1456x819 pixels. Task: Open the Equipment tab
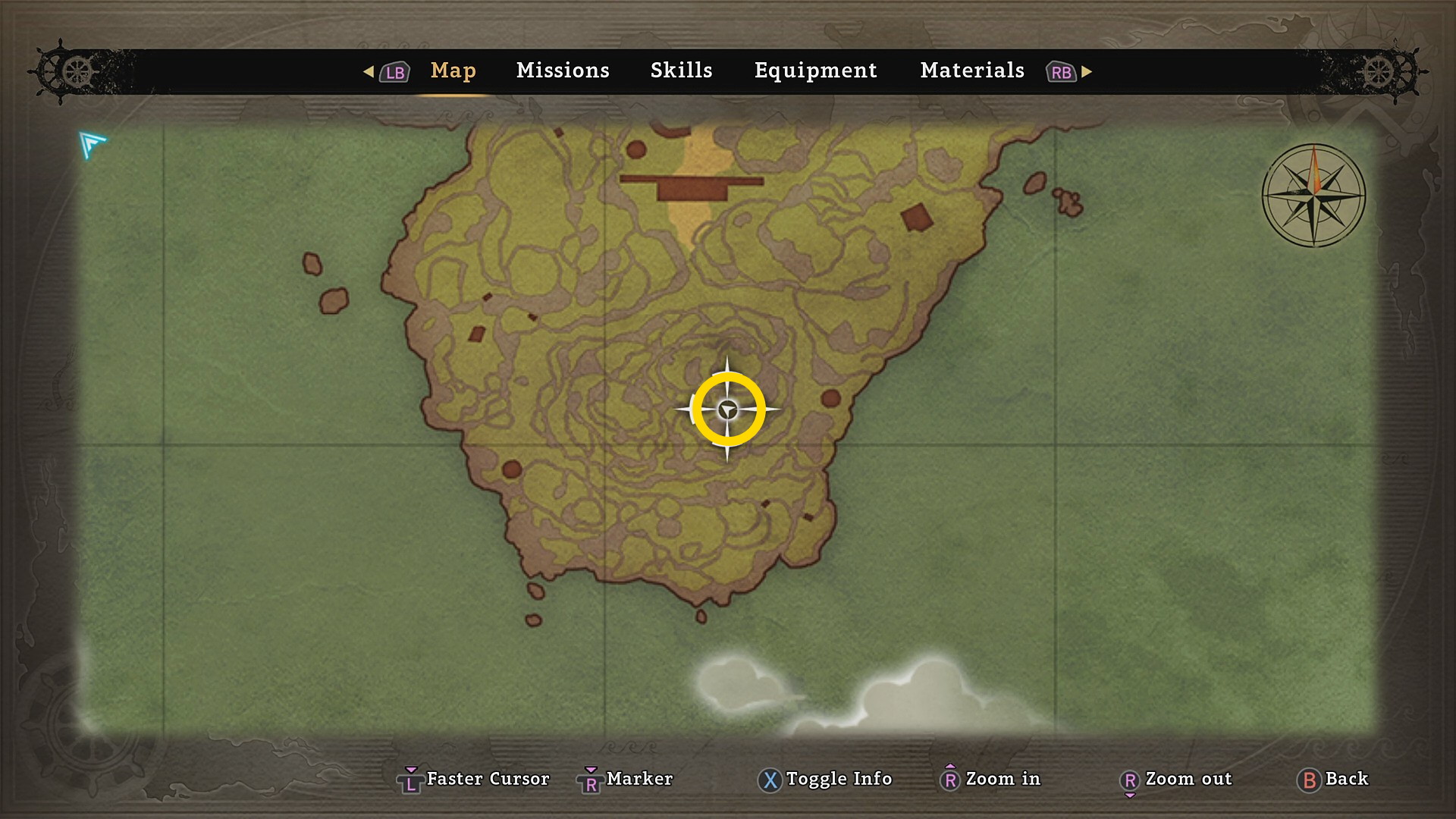point(815,71)
